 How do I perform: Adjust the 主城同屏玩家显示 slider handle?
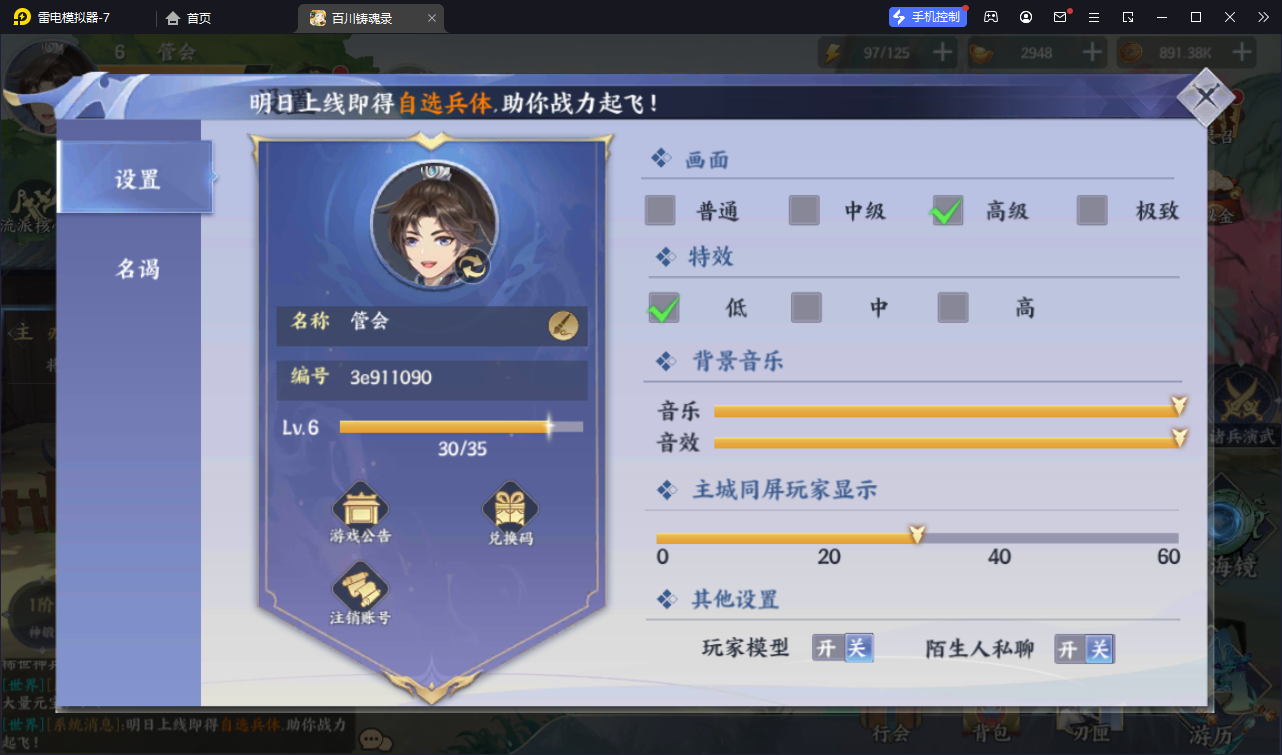[x=916, y=536]
